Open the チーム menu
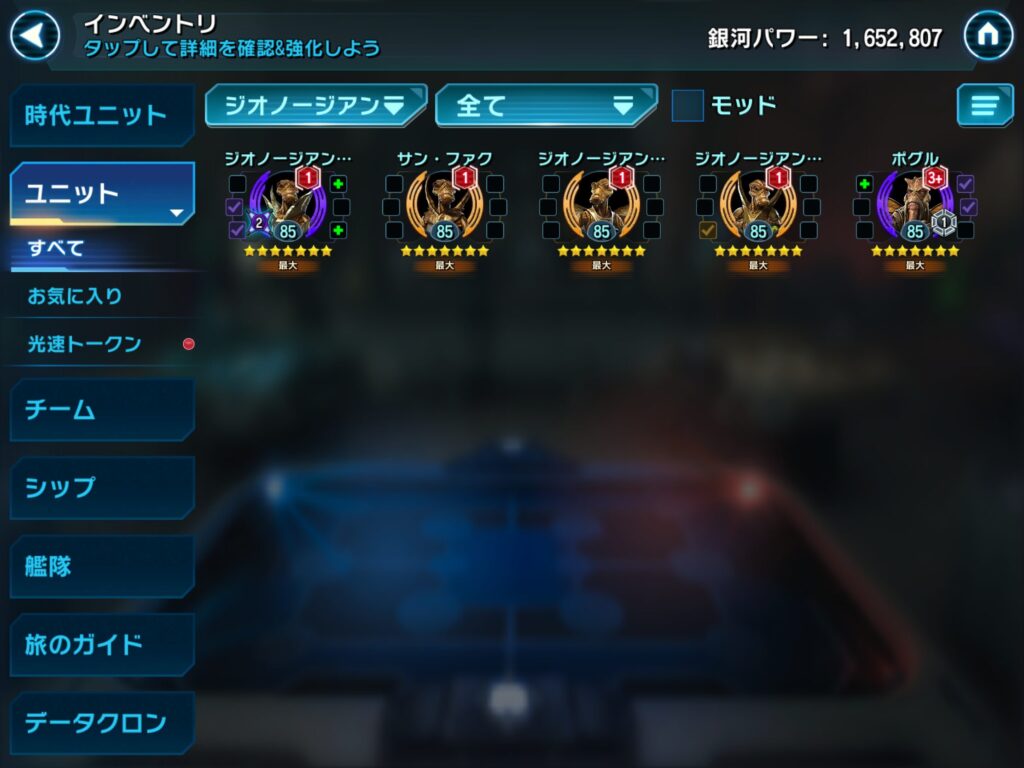This screenshot has height=768, width=1024. click(101, 409)
